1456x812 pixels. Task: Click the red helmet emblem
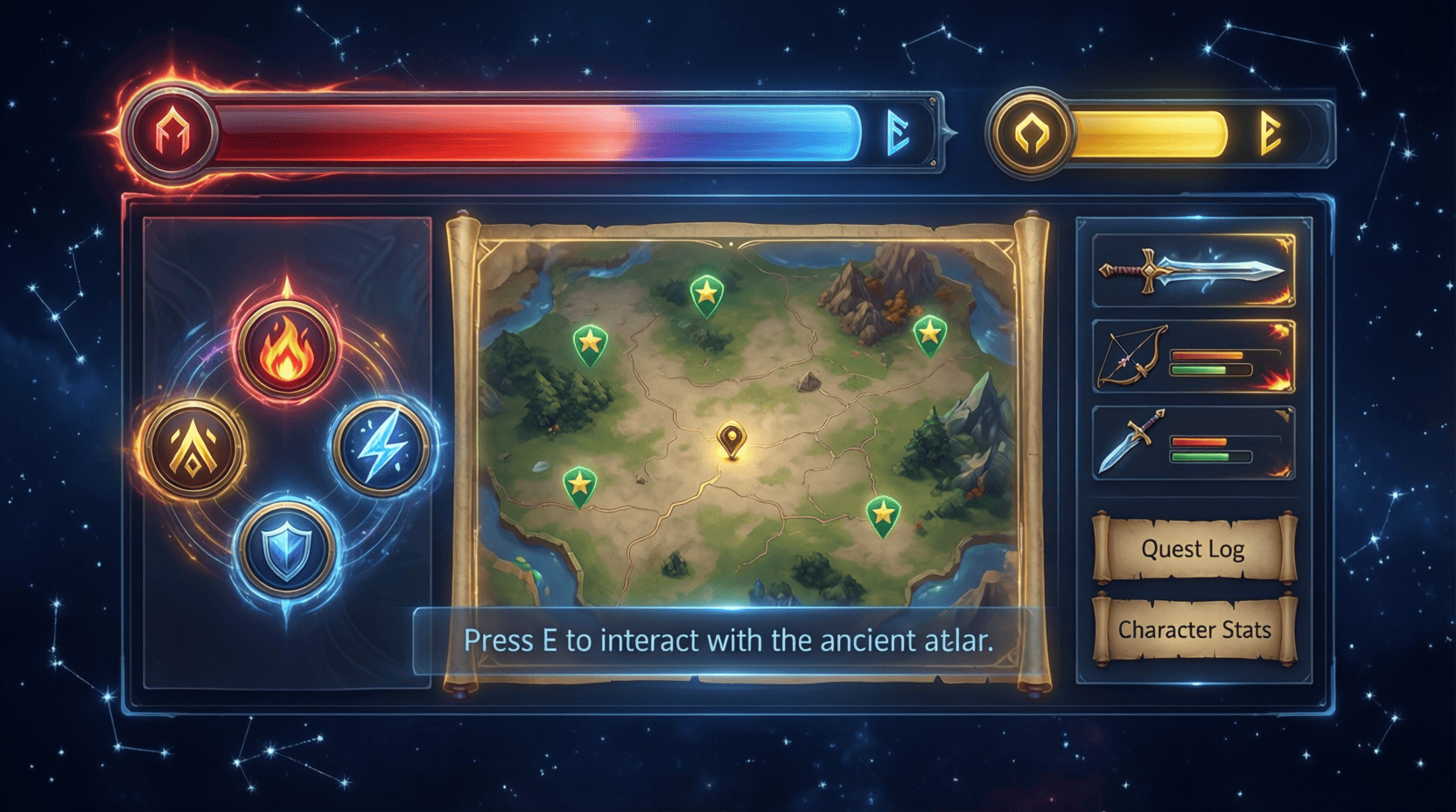pyautogui.click(x=172, y=134)
